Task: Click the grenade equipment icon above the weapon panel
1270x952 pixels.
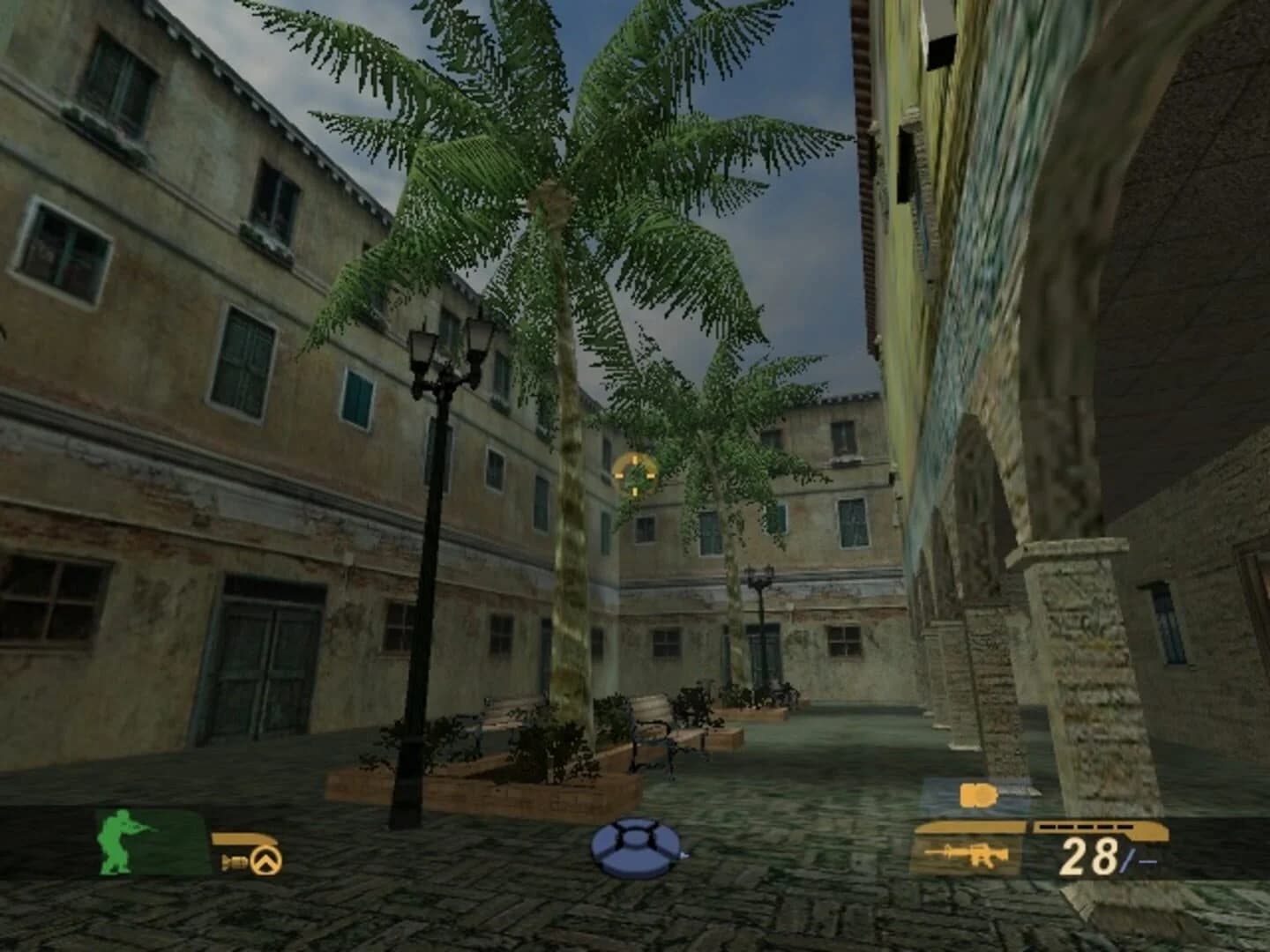Action: pos(977,793)
